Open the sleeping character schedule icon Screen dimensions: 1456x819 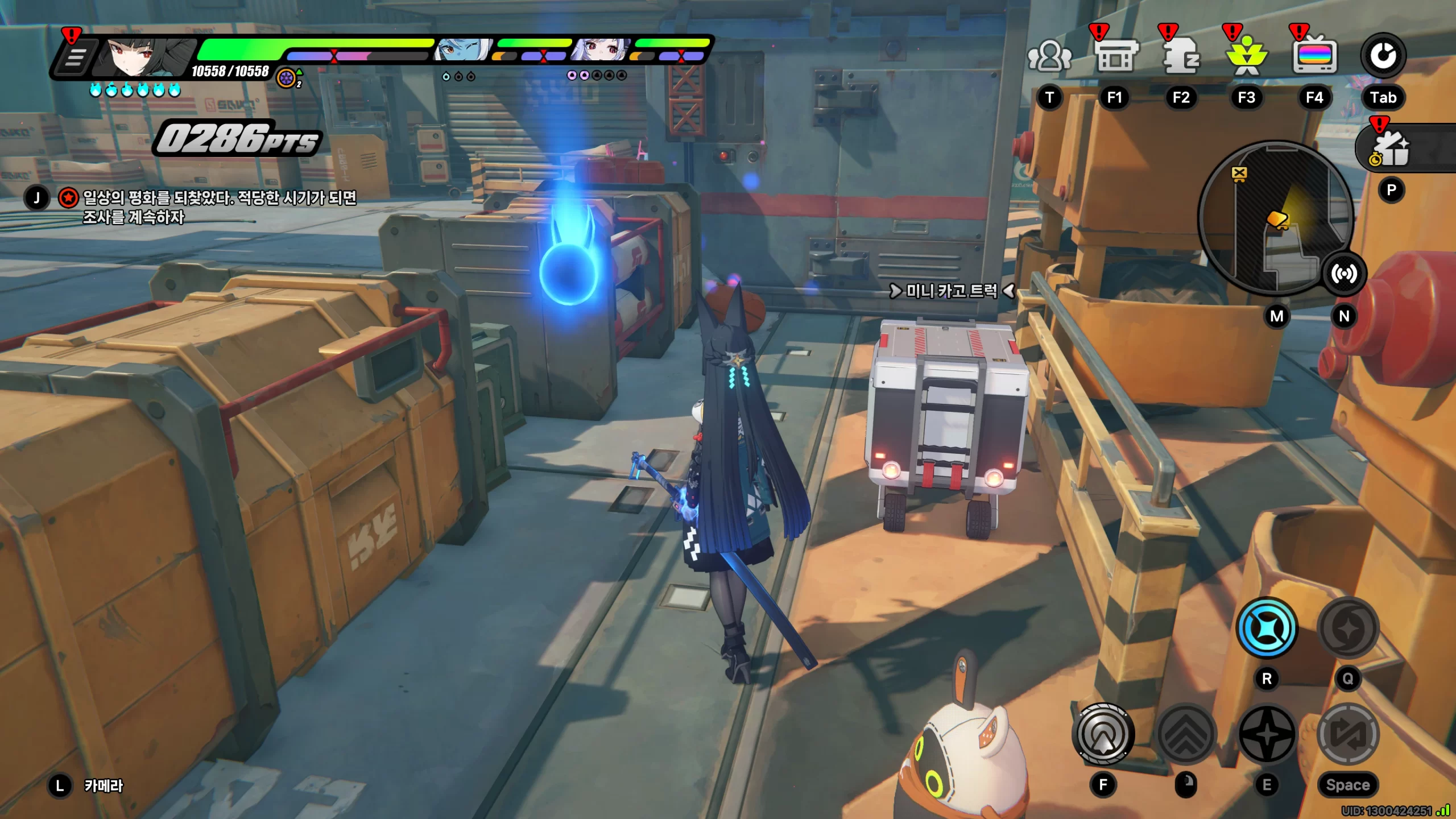(x=1181, y=57)
